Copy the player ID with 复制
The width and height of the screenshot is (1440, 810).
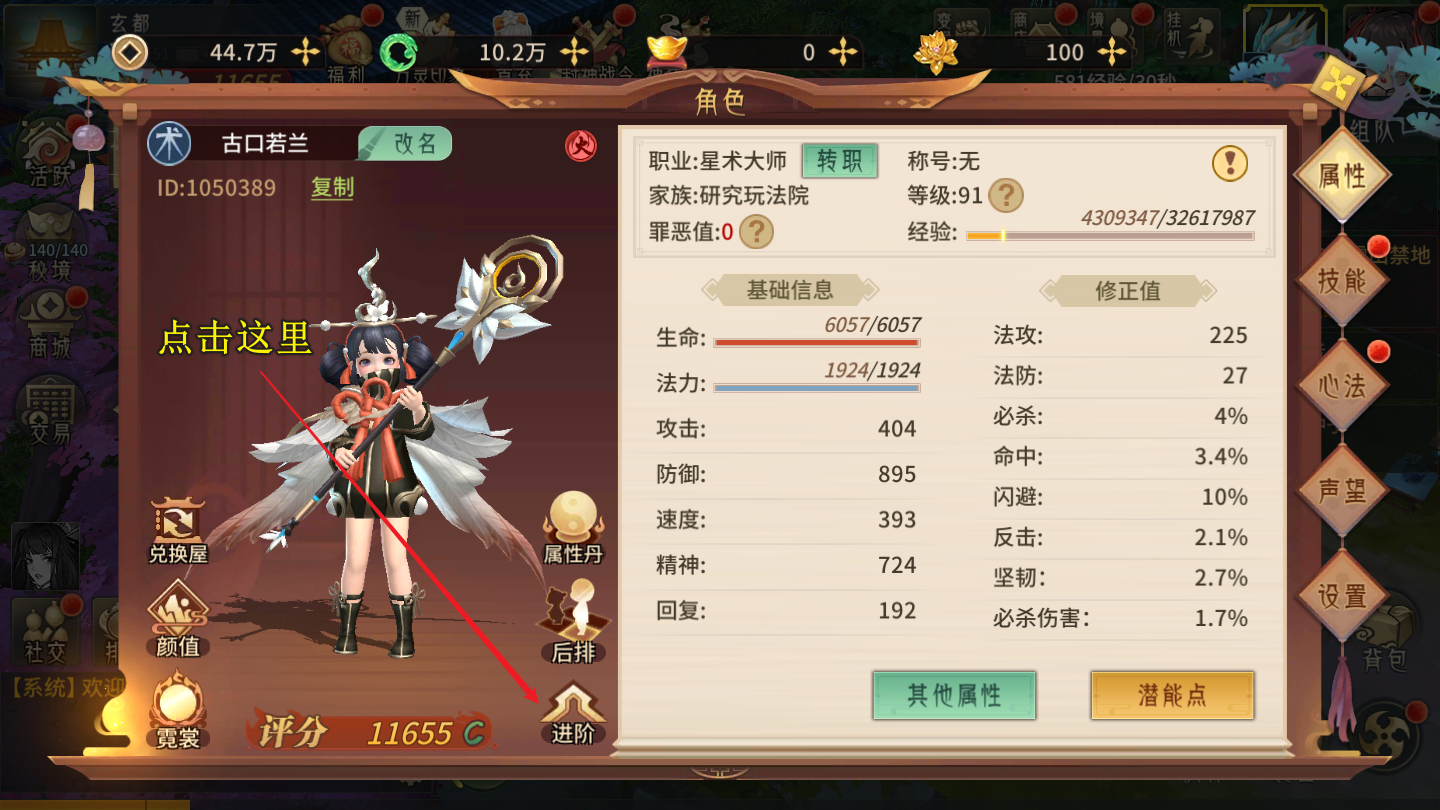332,188
